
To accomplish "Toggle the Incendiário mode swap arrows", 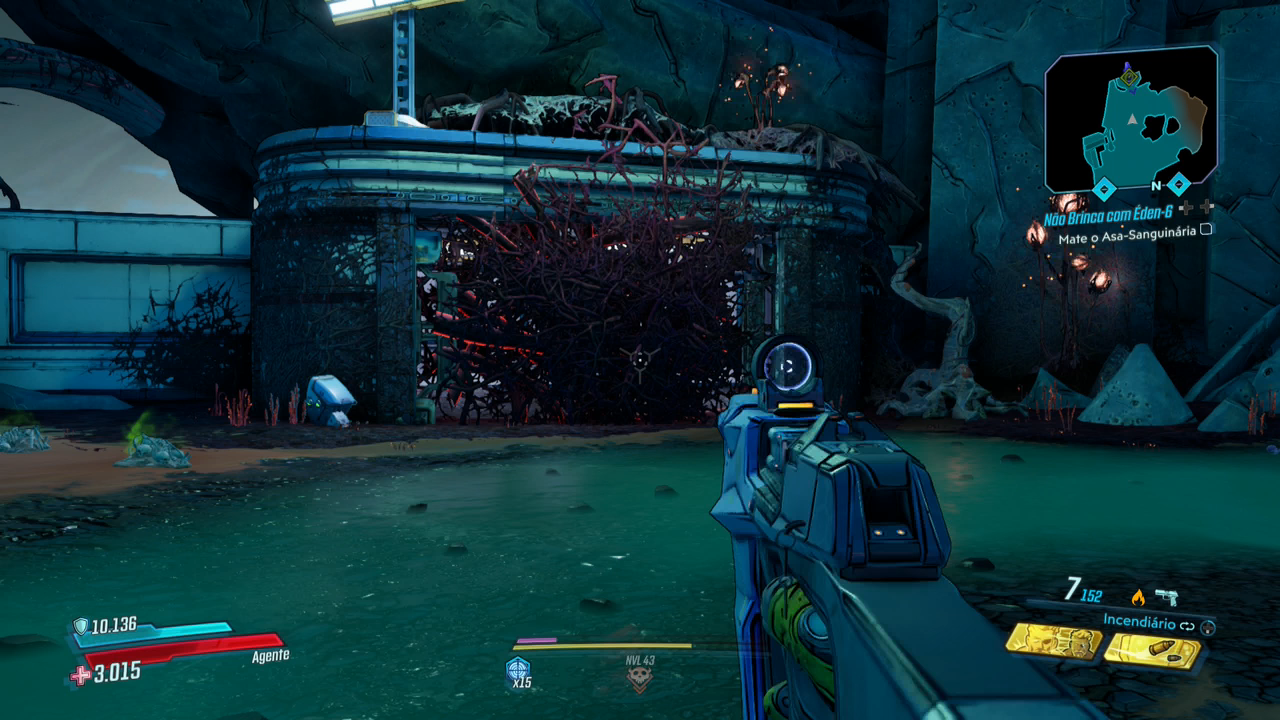I will point(1188,626).
